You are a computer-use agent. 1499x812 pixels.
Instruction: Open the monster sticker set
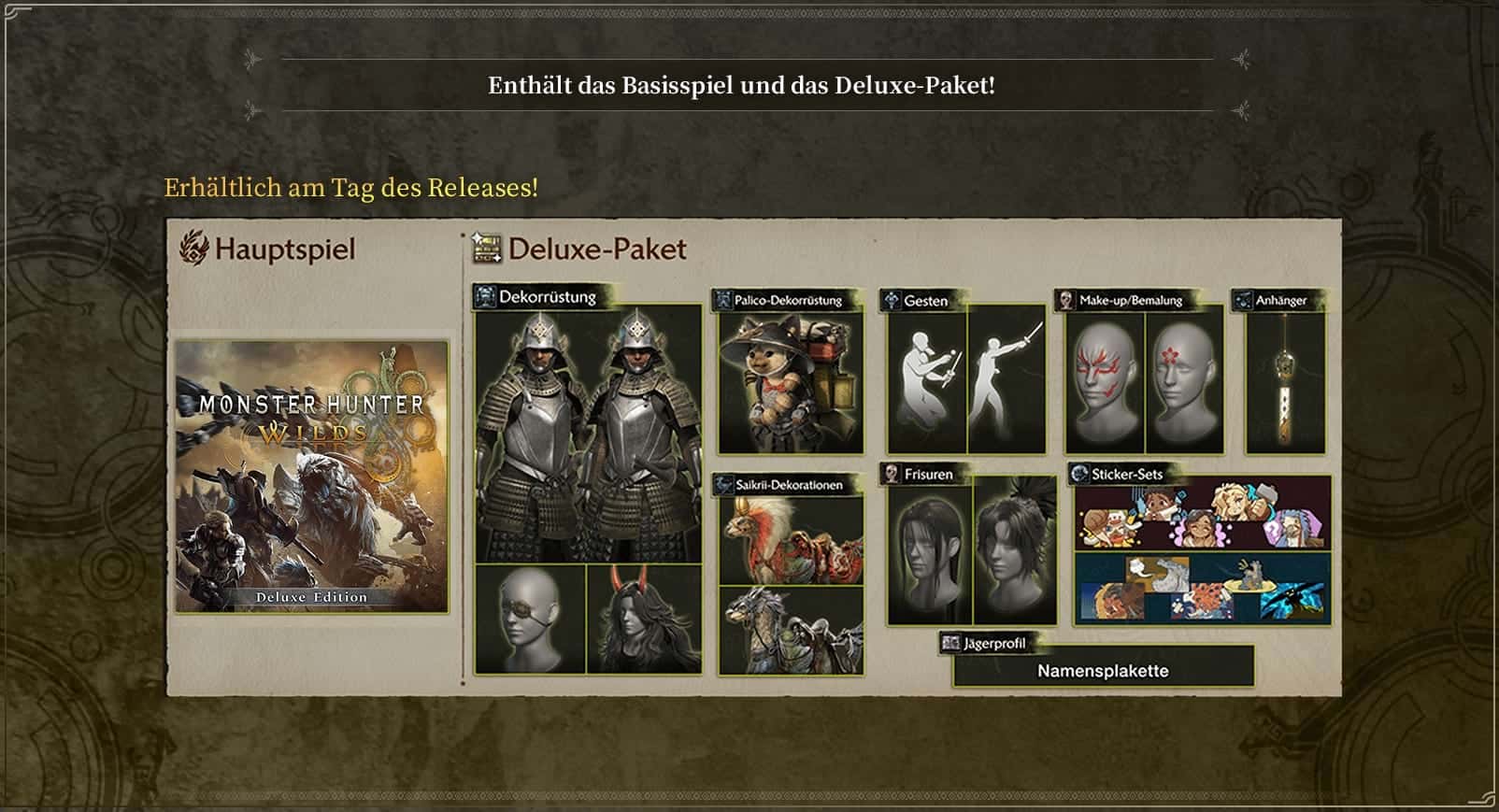click(x=1202, y=589)
